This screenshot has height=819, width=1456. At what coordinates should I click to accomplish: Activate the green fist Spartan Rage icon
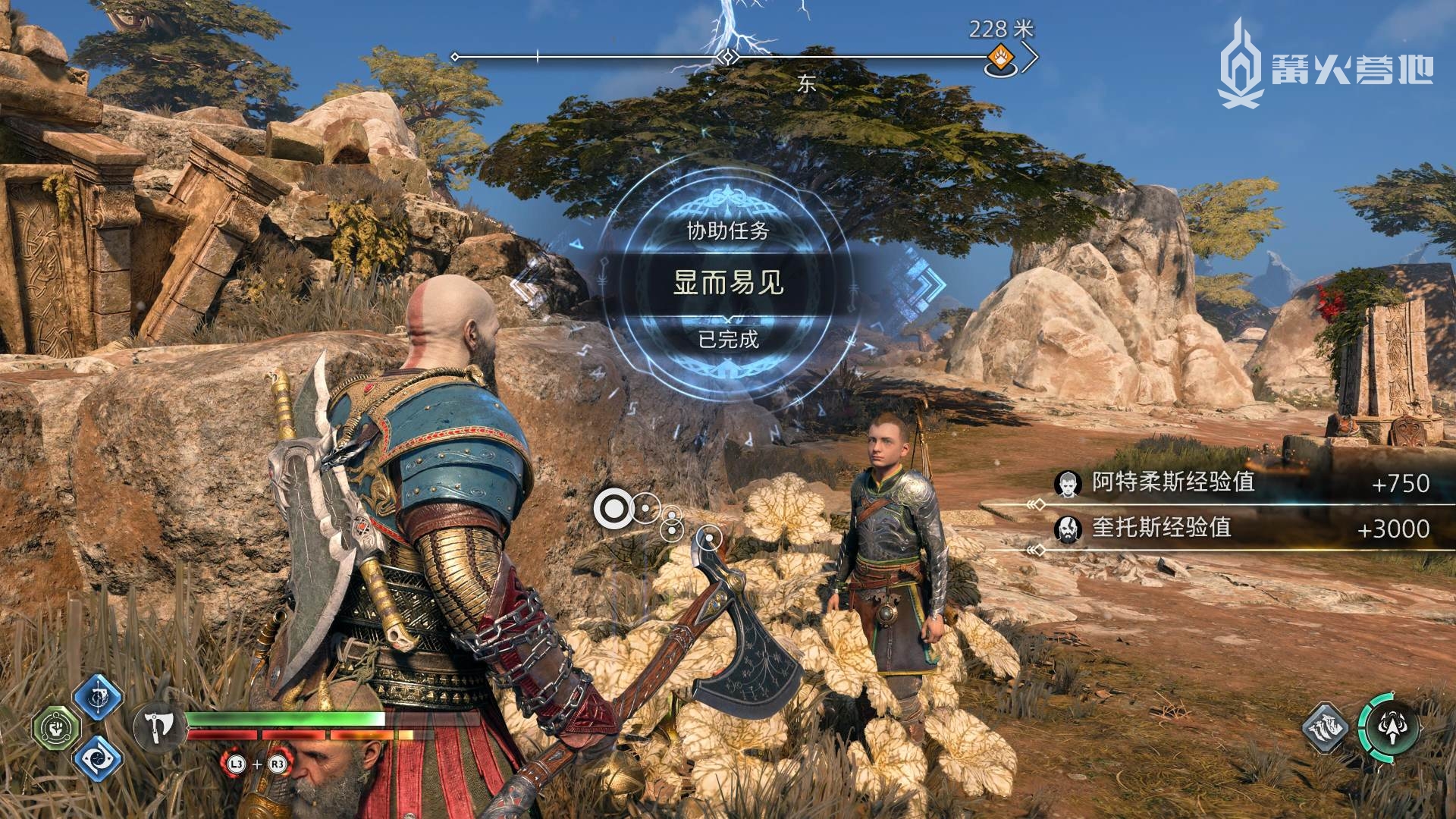coord(56,728)
